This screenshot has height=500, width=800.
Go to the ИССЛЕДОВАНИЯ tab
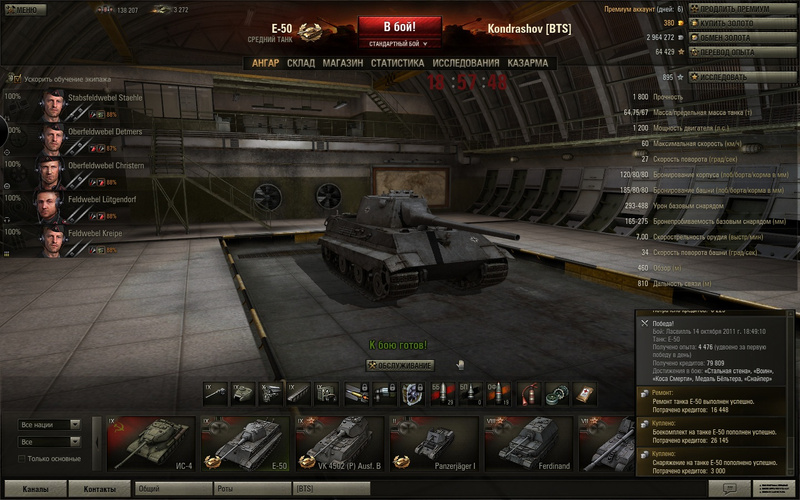tap(465, 63)
